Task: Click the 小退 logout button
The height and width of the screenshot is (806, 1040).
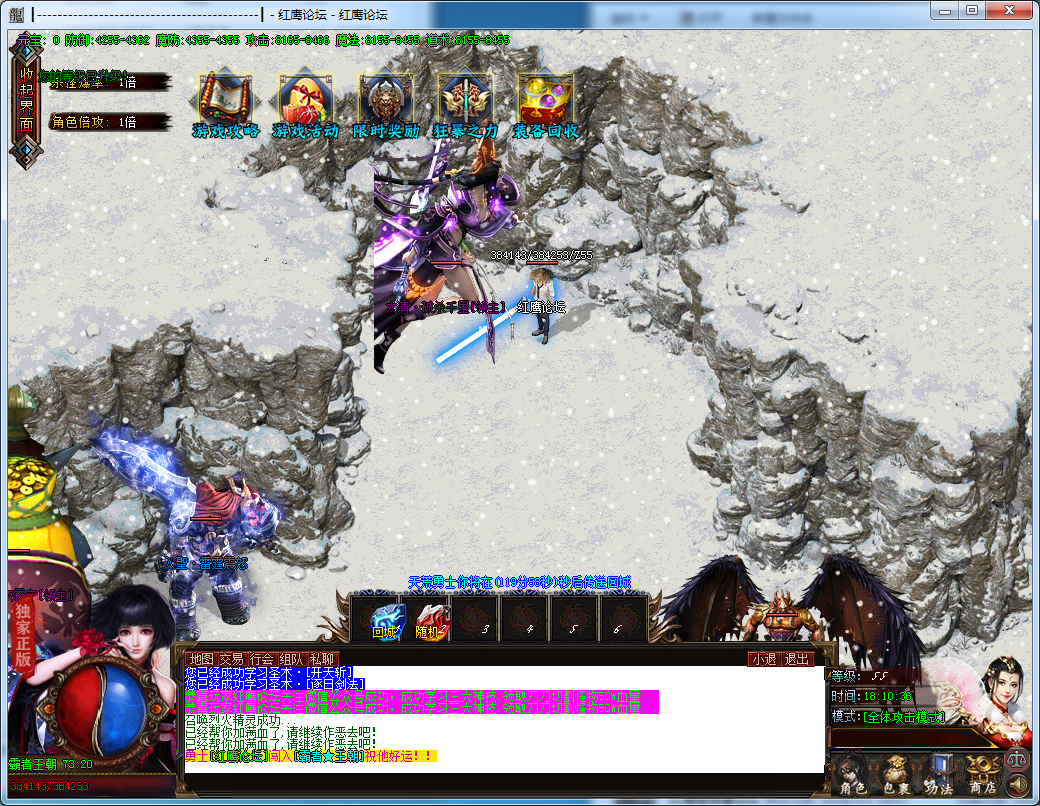Action: (764, 659)
